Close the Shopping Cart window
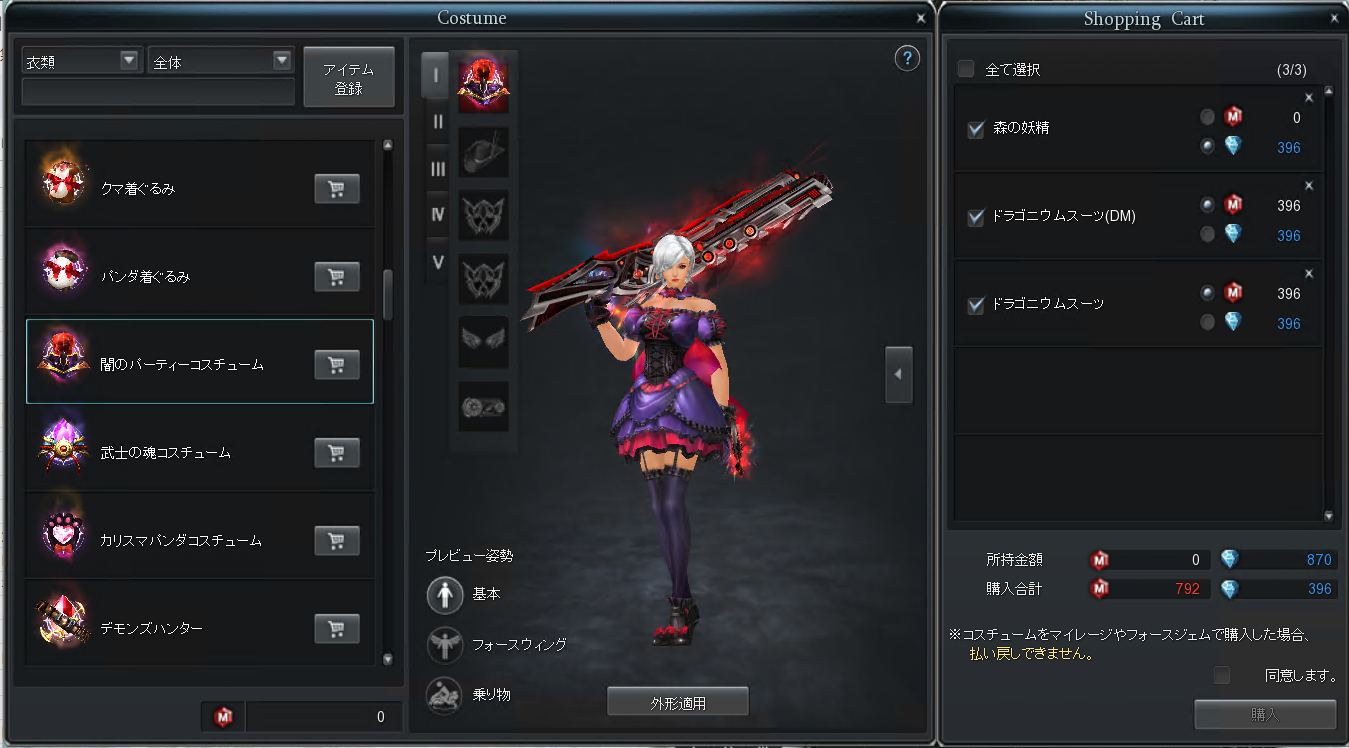1349x748 pixels. tap(1334, 18)
